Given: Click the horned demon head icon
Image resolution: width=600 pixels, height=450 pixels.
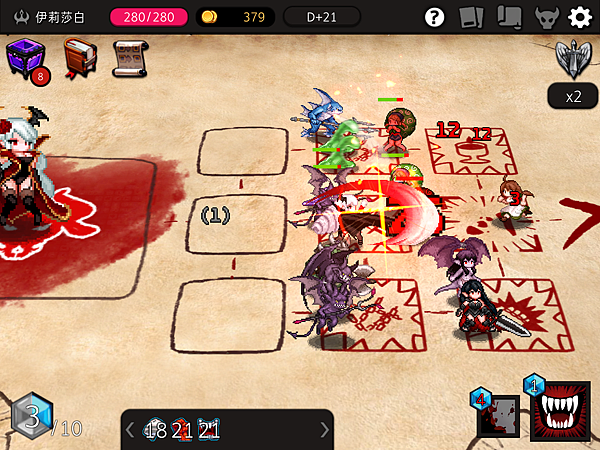Looking at the screenshot, I should (x=545, y=17).
